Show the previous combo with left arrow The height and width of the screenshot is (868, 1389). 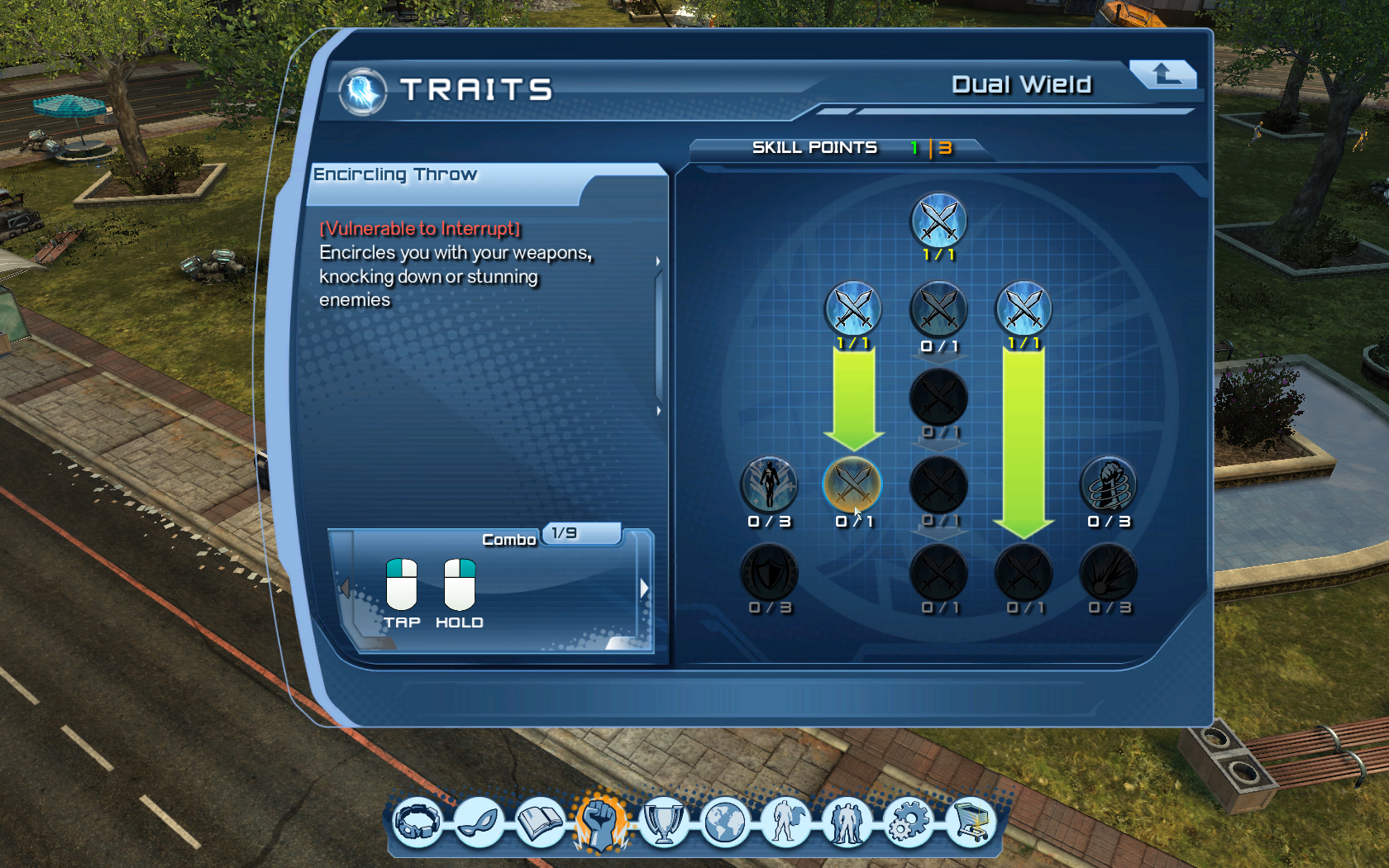pos(346,588)
